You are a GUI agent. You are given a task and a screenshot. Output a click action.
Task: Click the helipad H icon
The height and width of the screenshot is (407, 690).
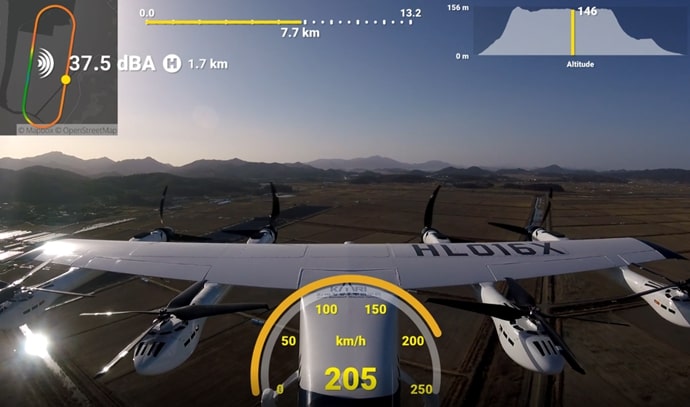[172, 64]
